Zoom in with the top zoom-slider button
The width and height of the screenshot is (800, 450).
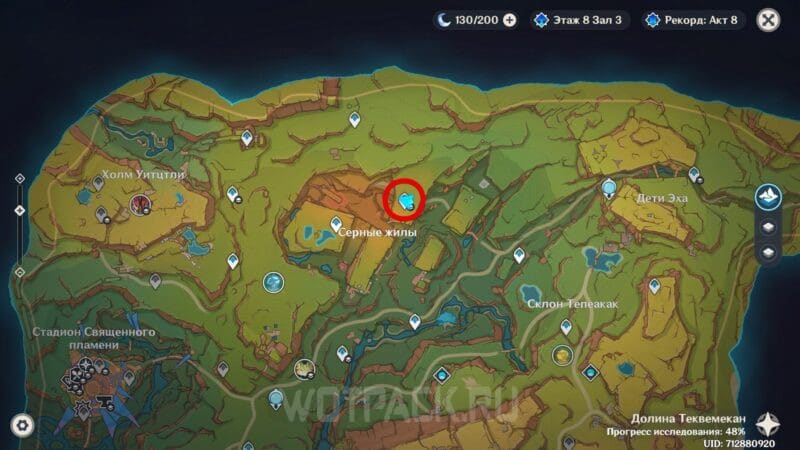[19, 179]
